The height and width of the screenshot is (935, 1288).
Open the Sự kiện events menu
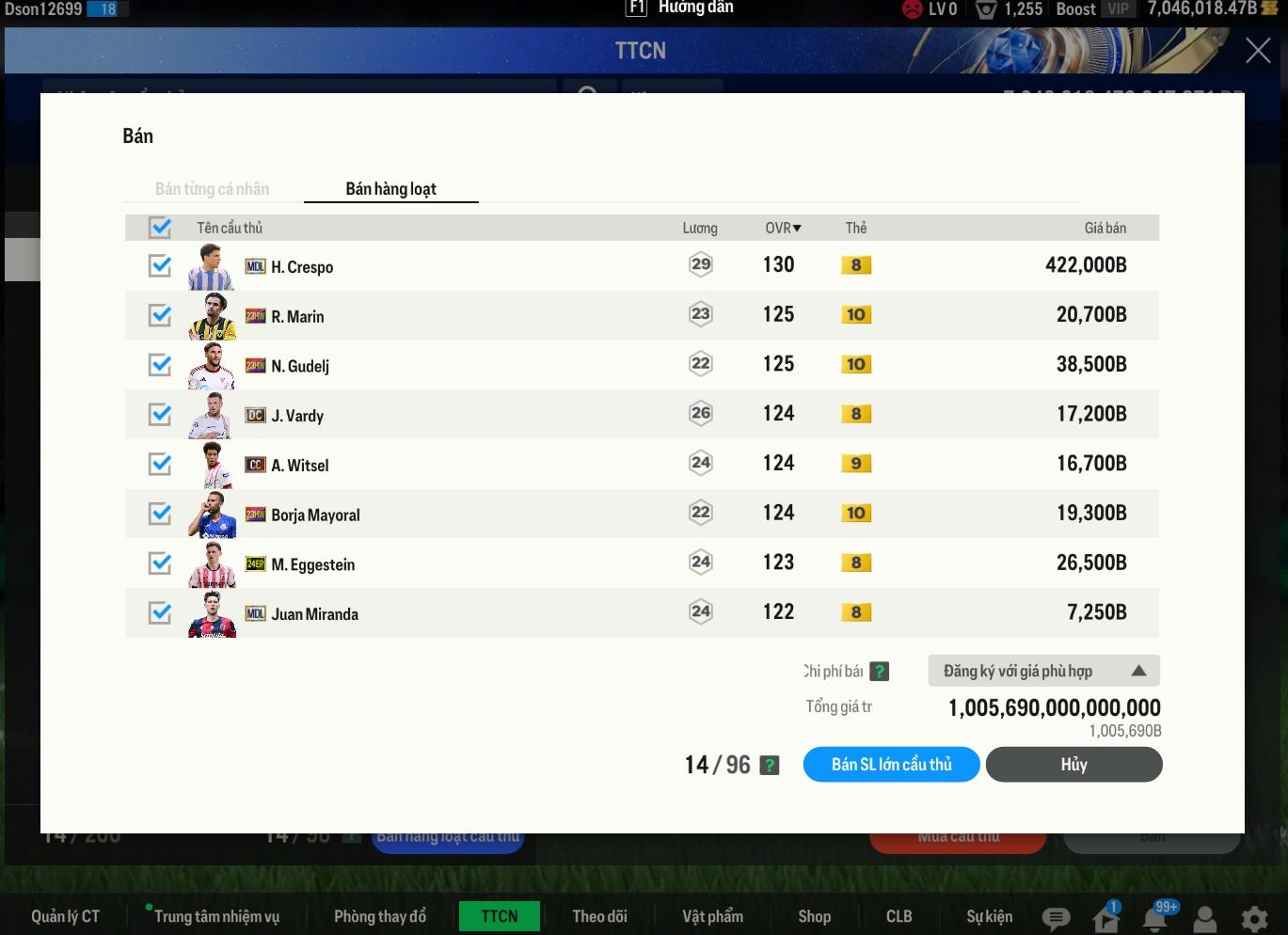(989, 916)
